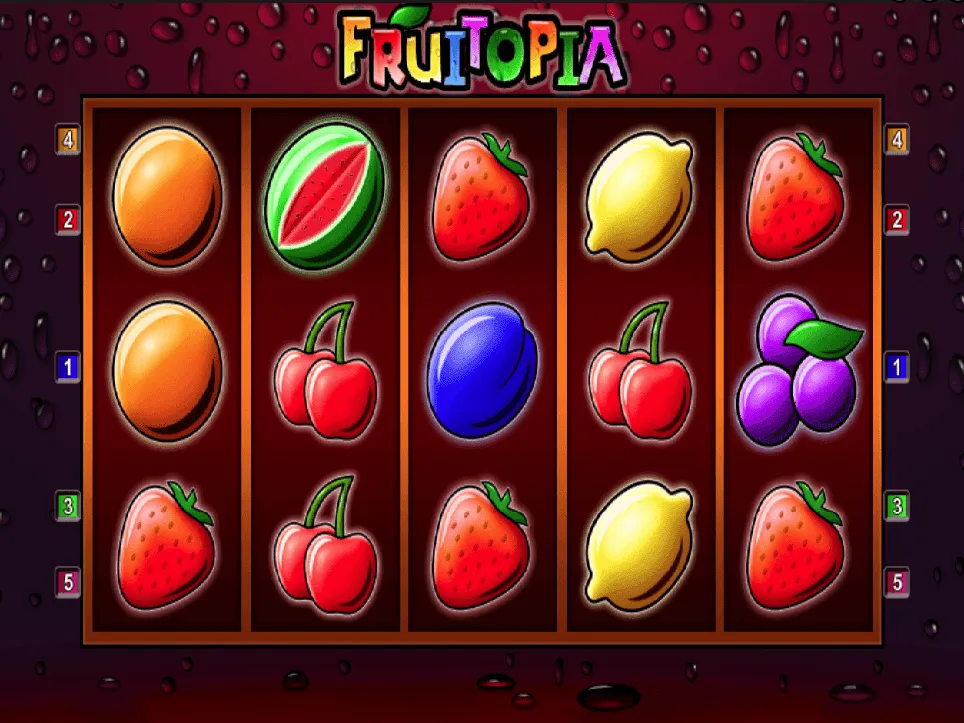Pick payline 5 marker left of the reels

pos(68,581)
